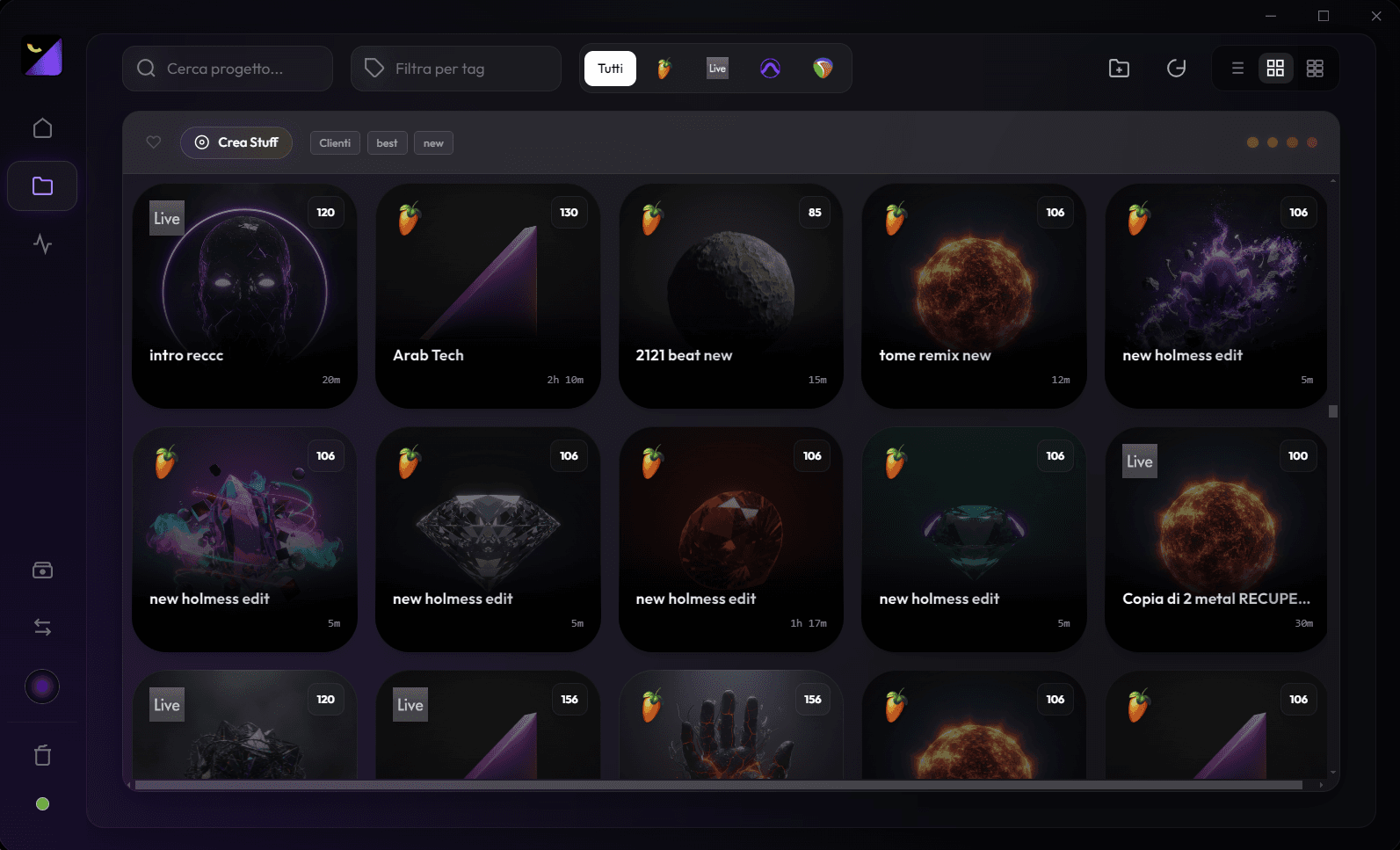This screenshot has width=1400, height=850.
Task: Open the trash icon near the bottom sidebar
Action: tap(42, 754)
